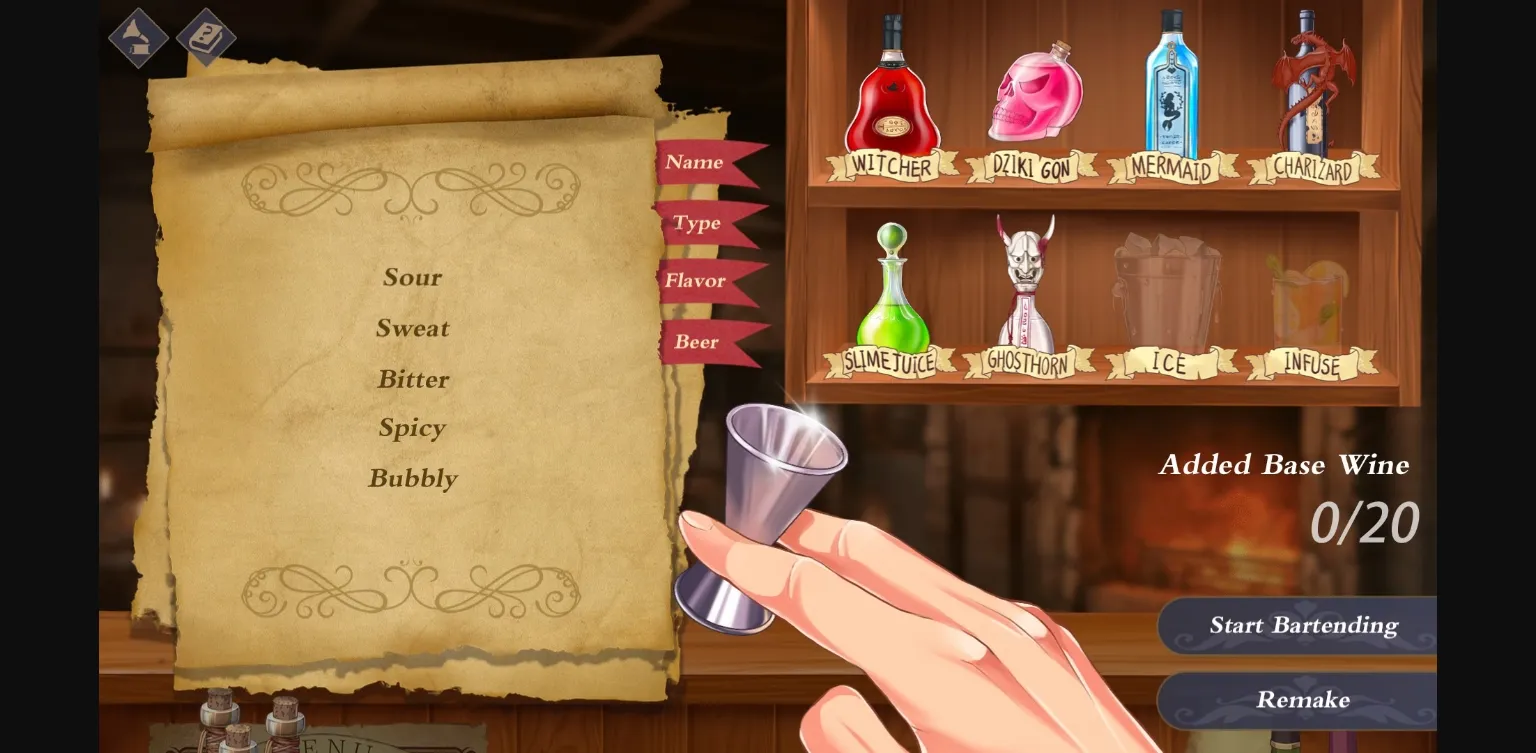The width and height of the screenshot is (1536, 753).
Task: Click the 0/20 progress counter
Action: [x=1365, y=520]
